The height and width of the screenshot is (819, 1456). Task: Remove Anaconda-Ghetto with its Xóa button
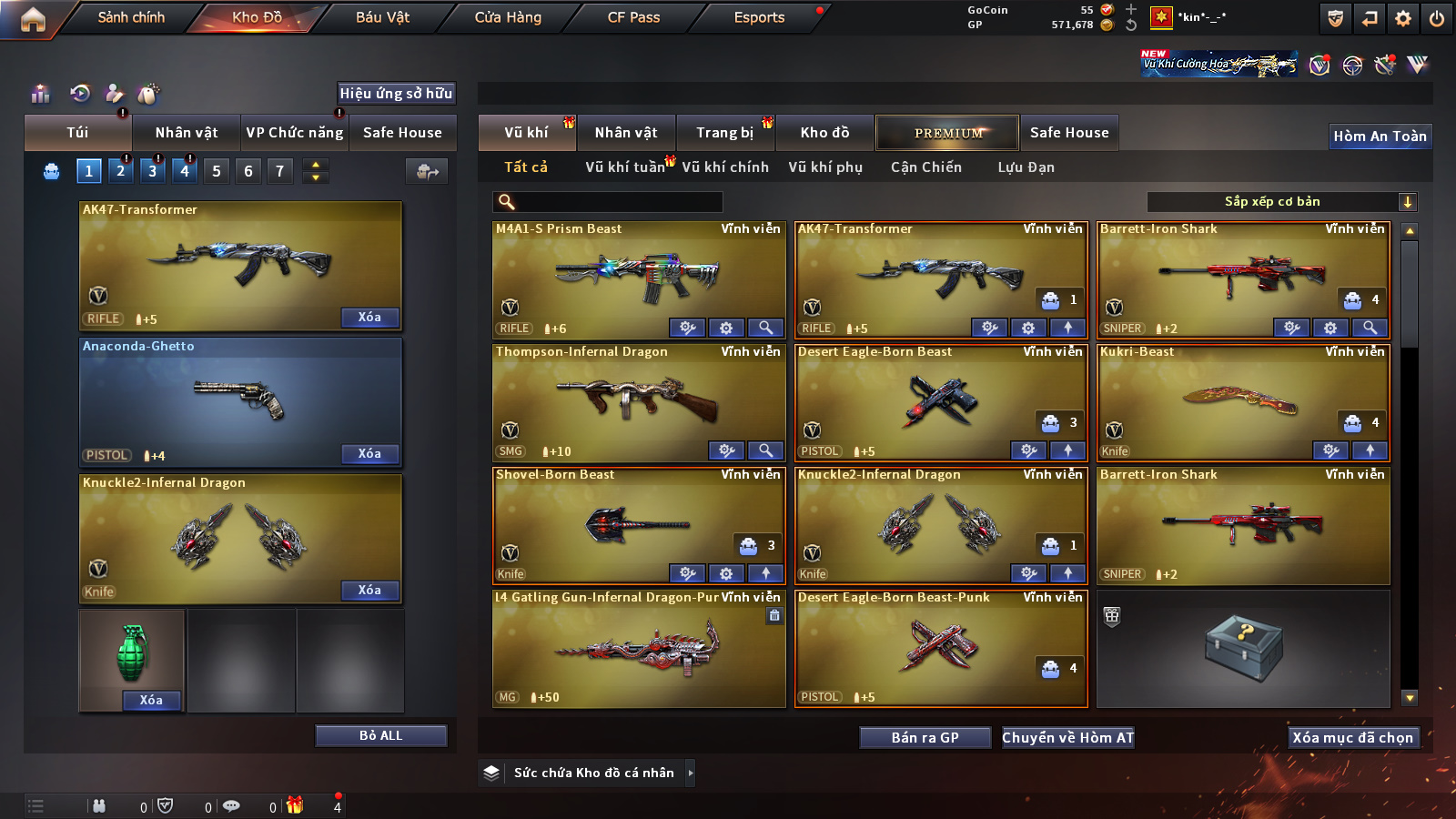pyautogui.click(x=369, y=454)
